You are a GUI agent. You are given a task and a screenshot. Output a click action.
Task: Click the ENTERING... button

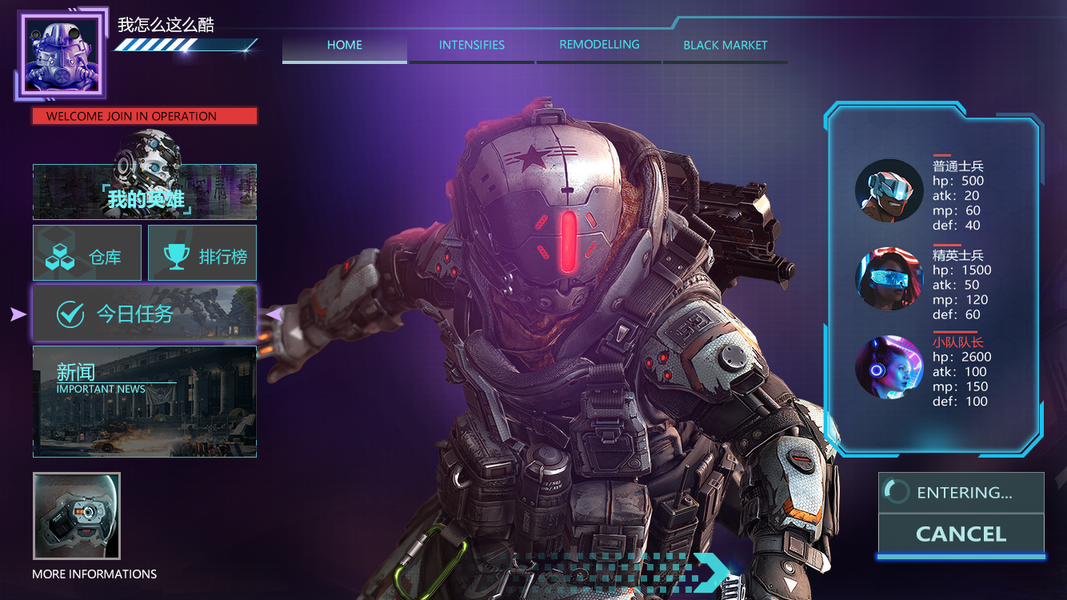pyautogui.click(x=961, y=492)
